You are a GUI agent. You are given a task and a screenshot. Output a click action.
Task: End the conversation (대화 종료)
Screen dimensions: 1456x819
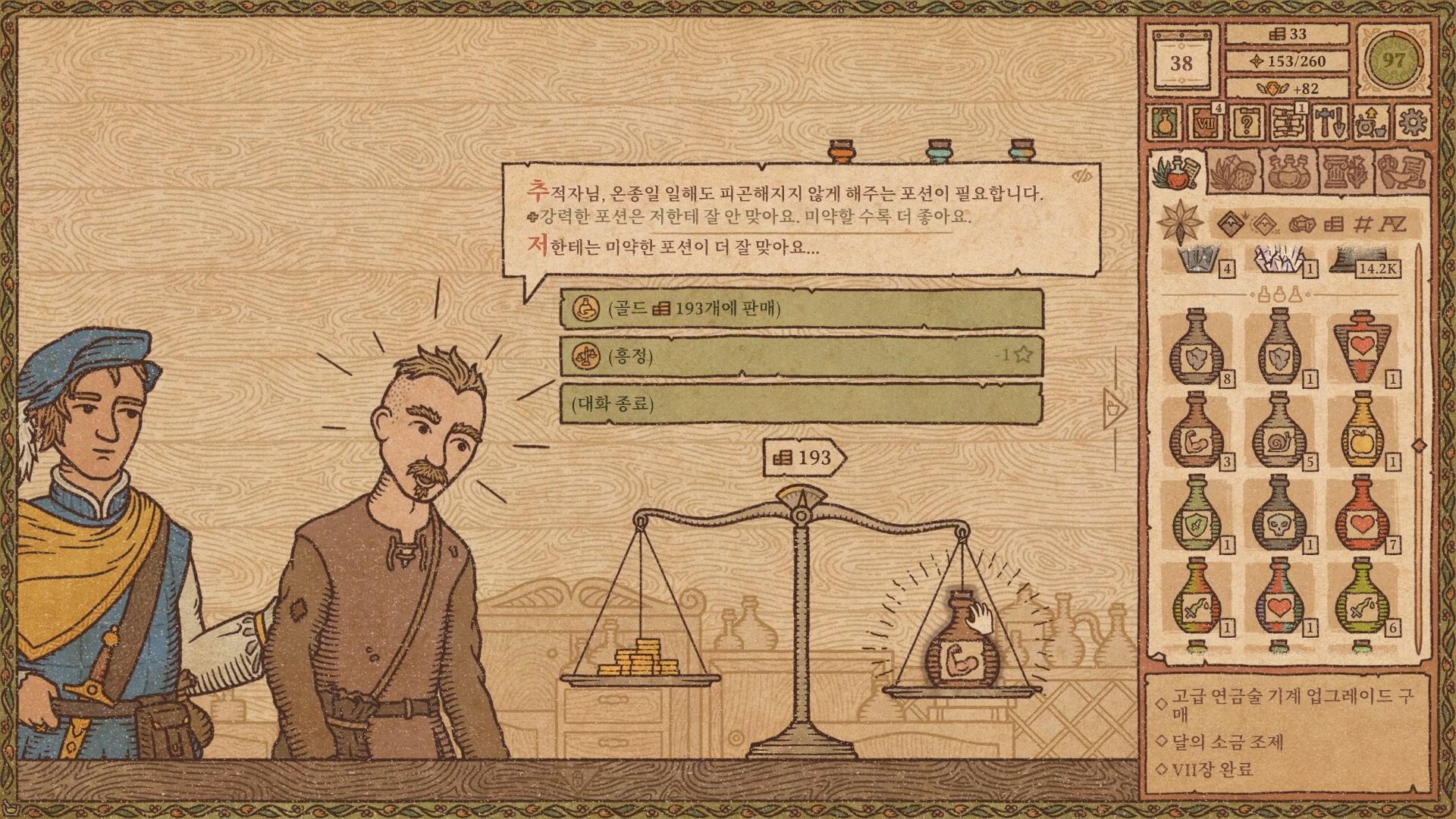[801, 403]
